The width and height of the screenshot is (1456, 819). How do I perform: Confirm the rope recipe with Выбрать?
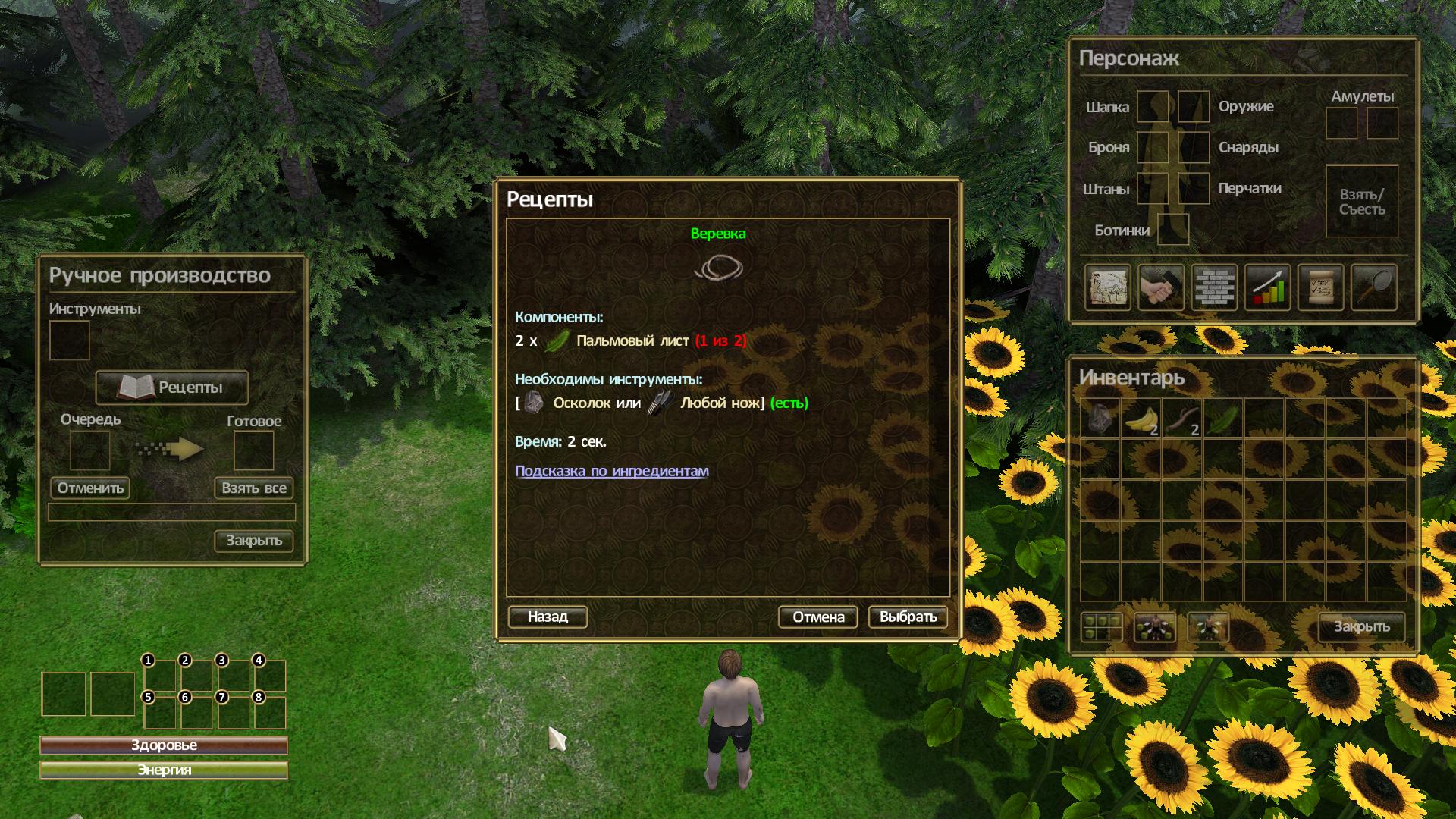coord(908,617)
